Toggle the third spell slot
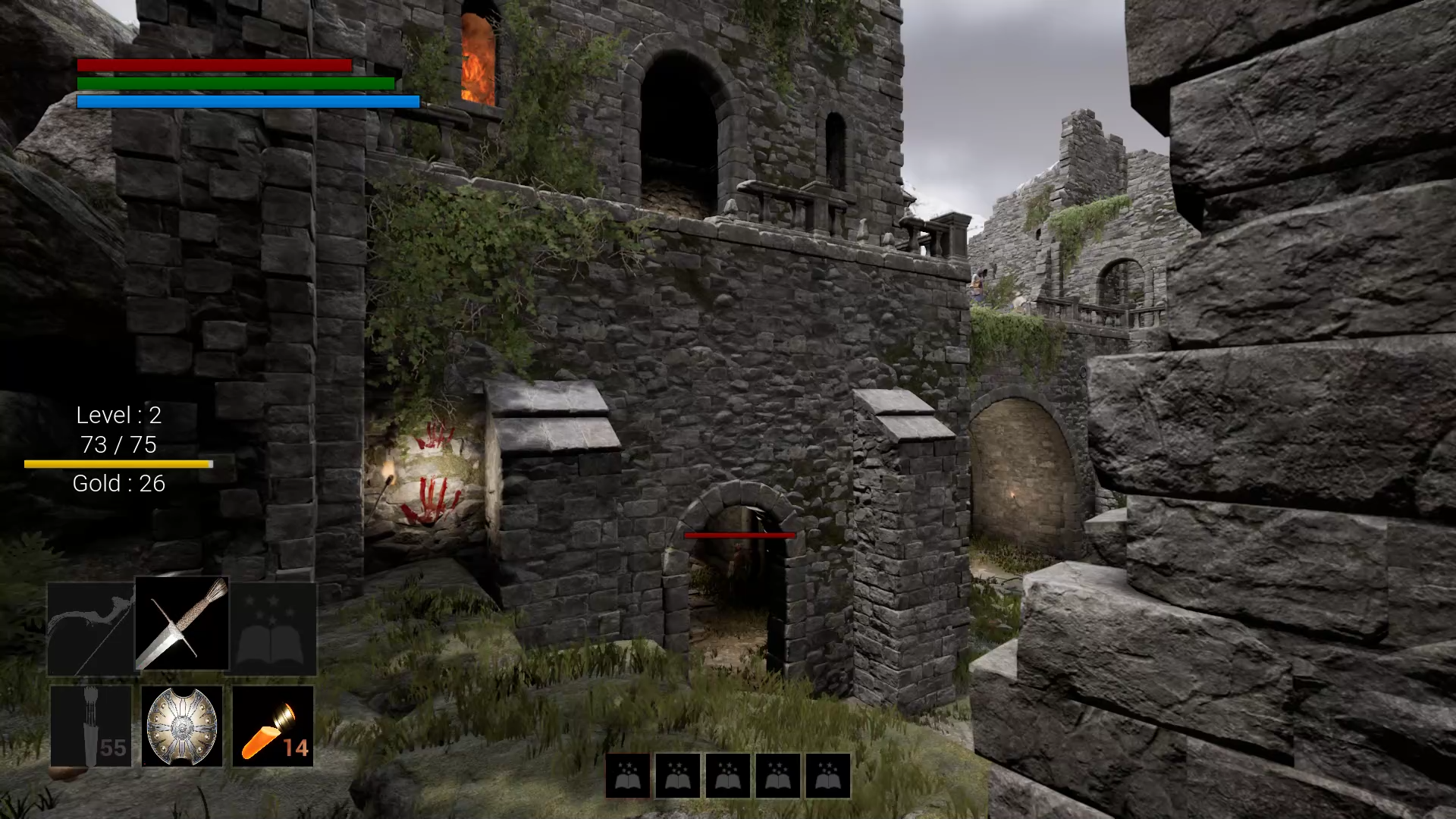This screenshot has width=1456, height=819. (x=726, y=776)
